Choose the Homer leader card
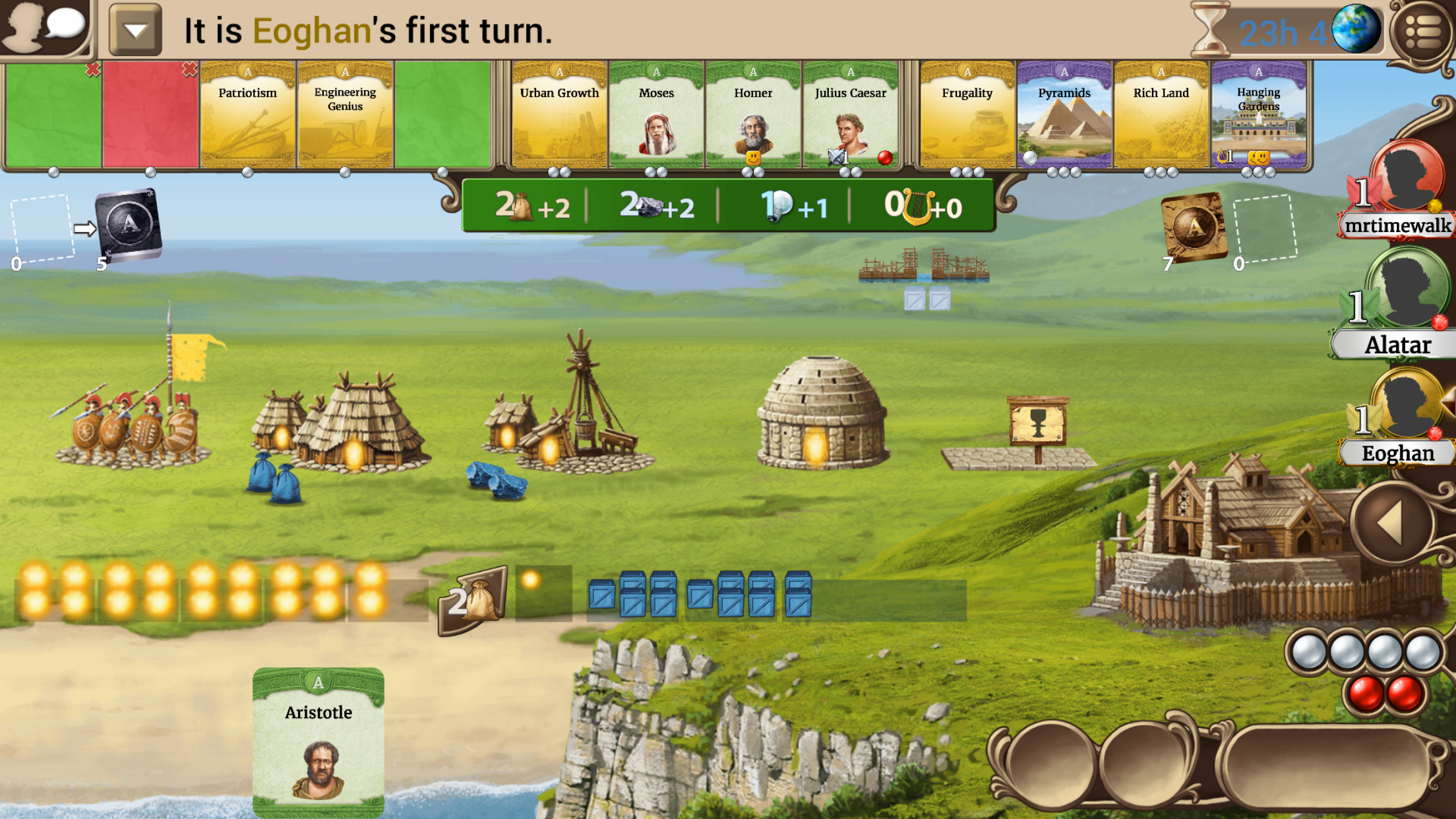The height and width of the screenshot is (819, 1456). click(753, 115)
